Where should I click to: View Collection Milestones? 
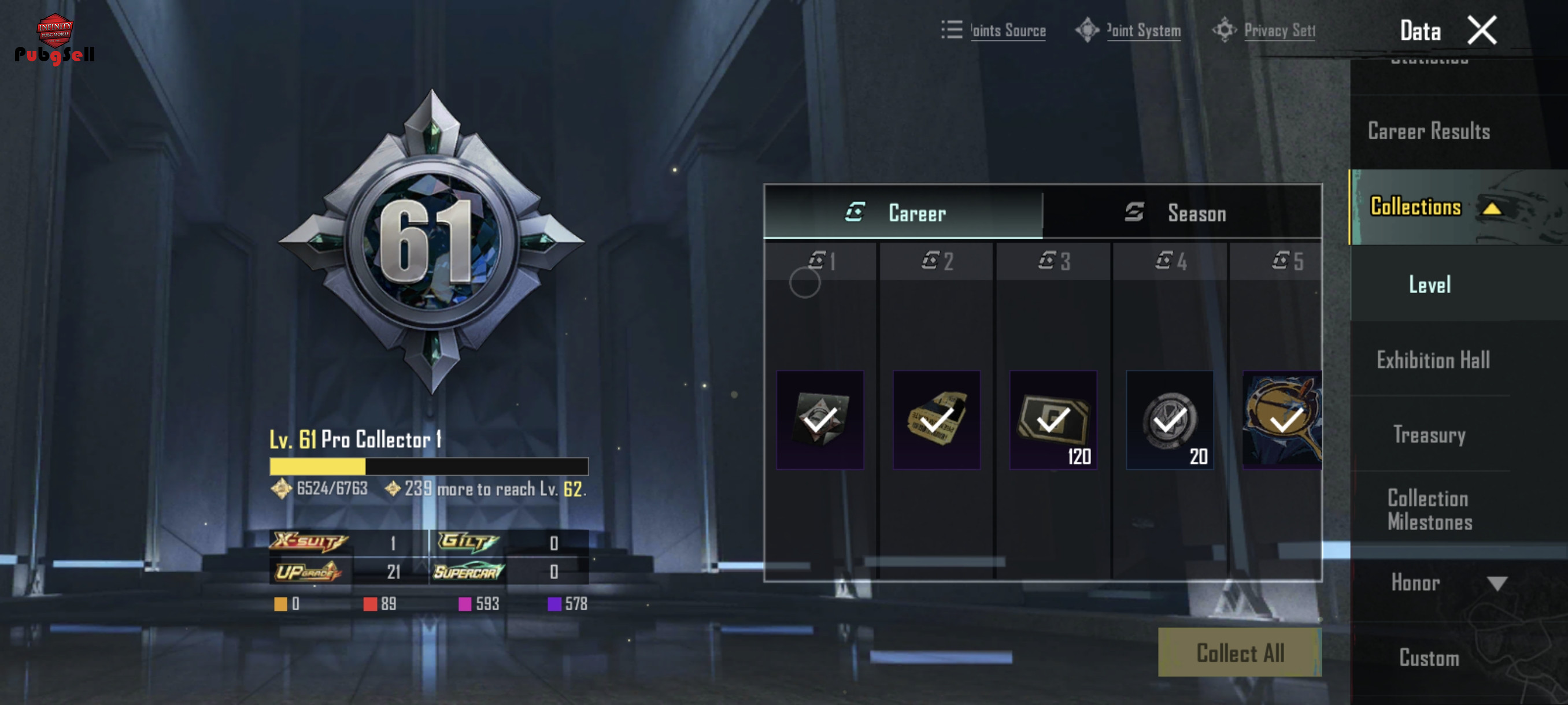coord(1429,510)
